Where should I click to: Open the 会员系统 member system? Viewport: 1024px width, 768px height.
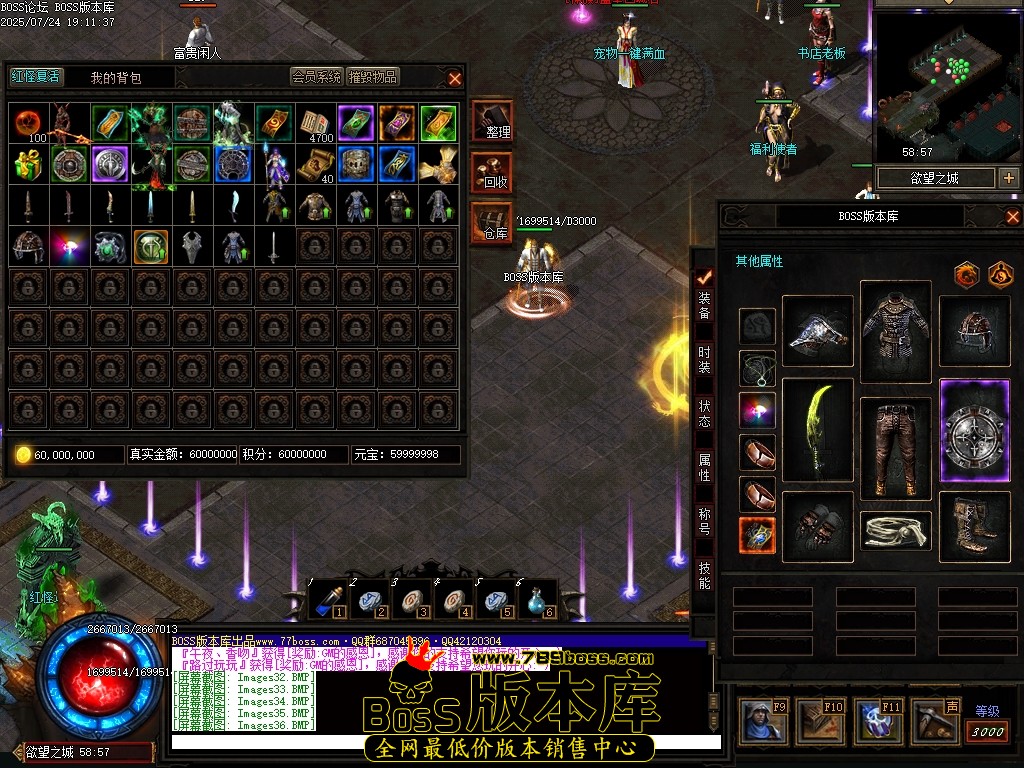[x=316, y=77]
